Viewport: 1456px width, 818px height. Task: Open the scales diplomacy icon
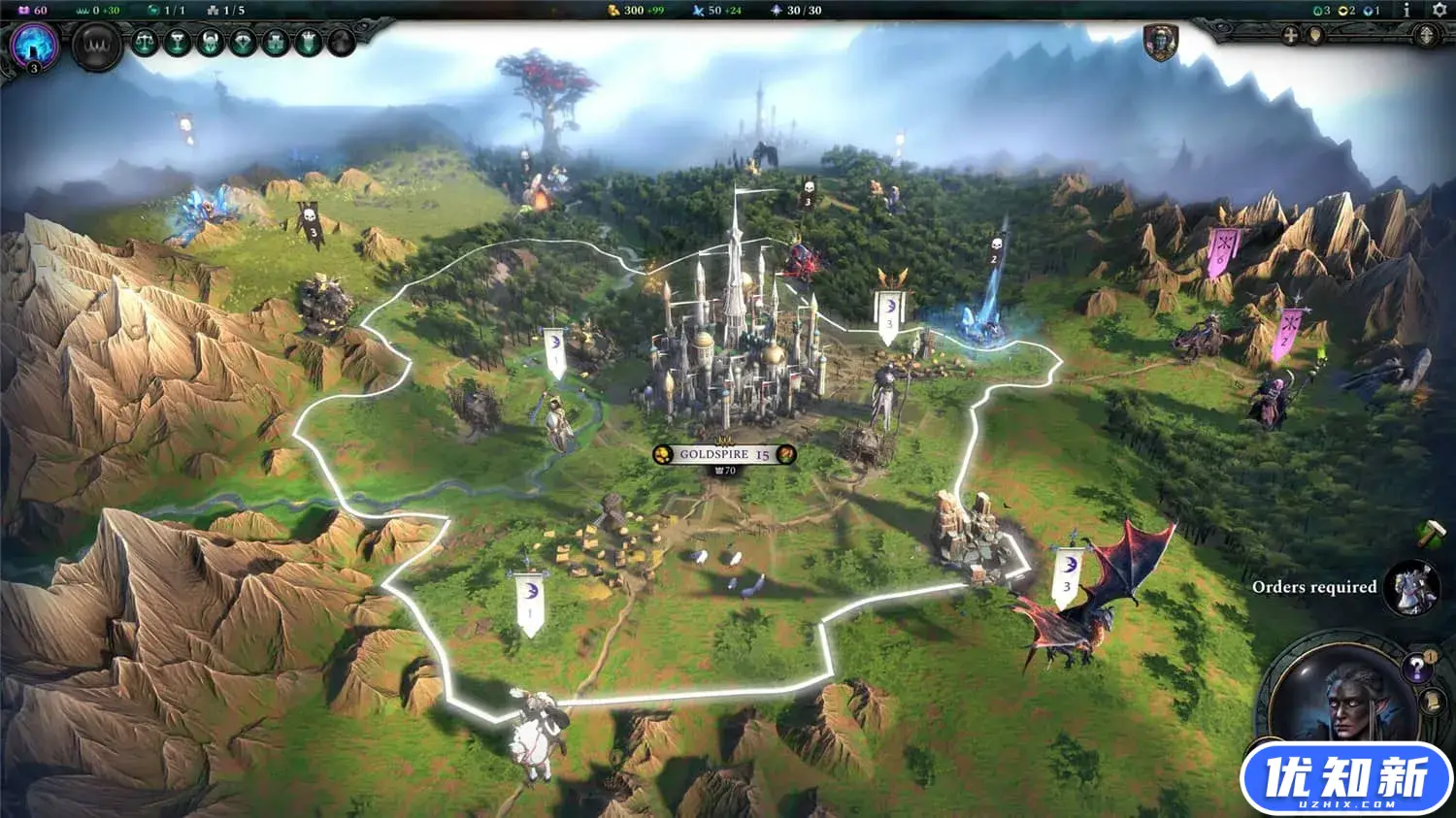coord(144,43)
